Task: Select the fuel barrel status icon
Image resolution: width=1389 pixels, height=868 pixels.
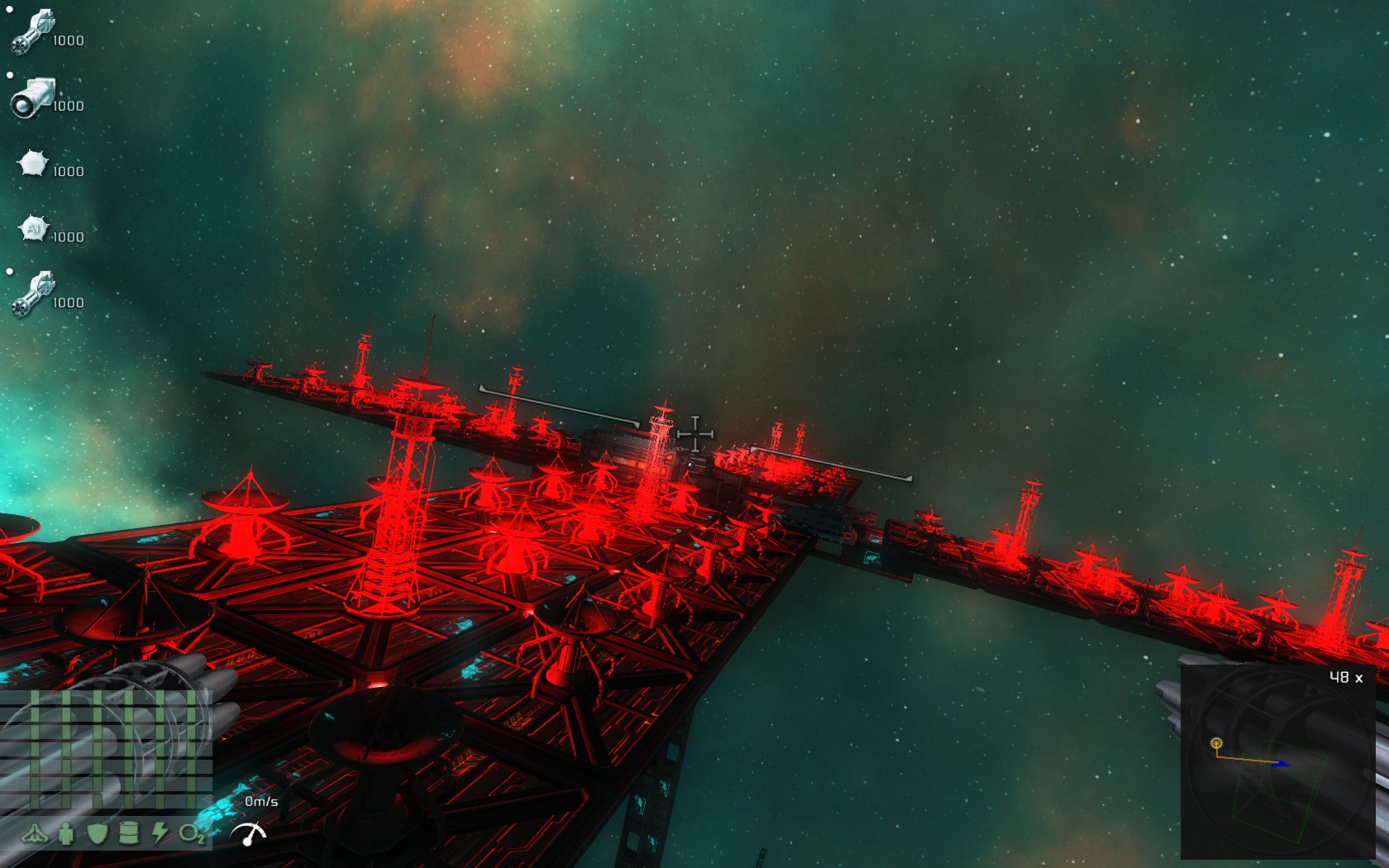Action: (129, 833)
